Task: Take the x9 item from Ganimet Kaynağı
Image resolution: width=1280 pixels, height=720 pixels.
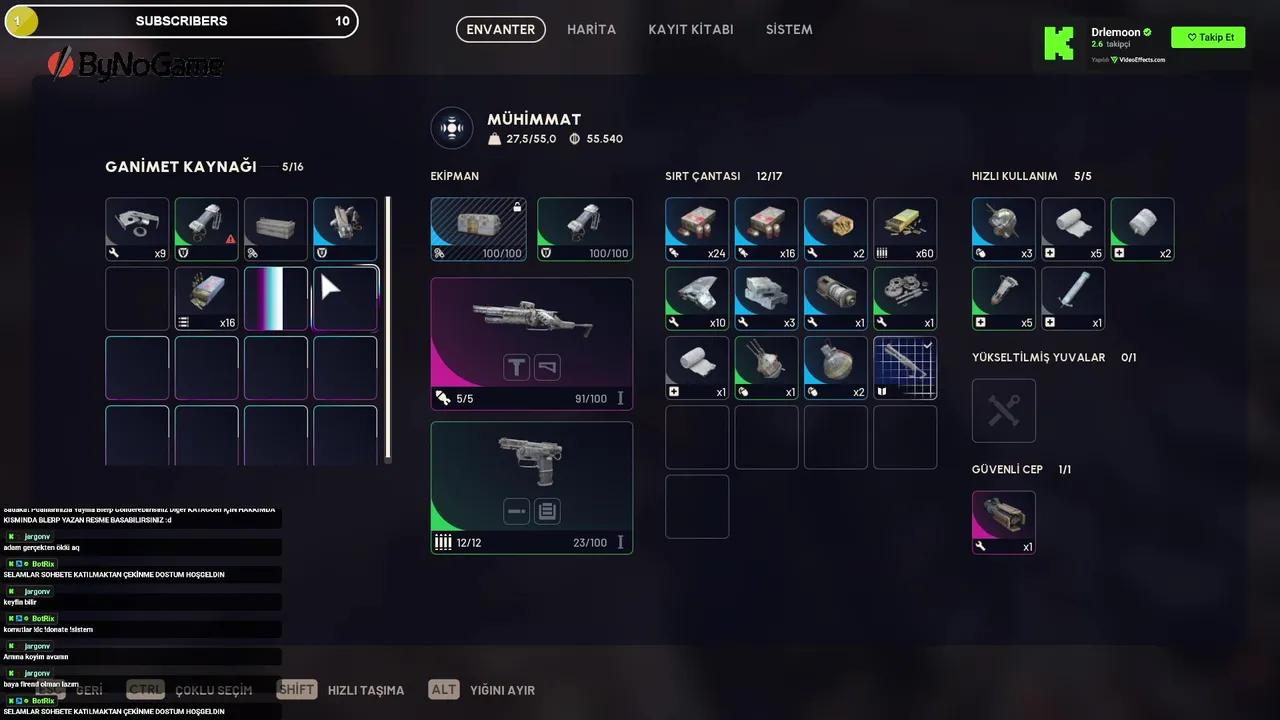Action: pos(137,229)
